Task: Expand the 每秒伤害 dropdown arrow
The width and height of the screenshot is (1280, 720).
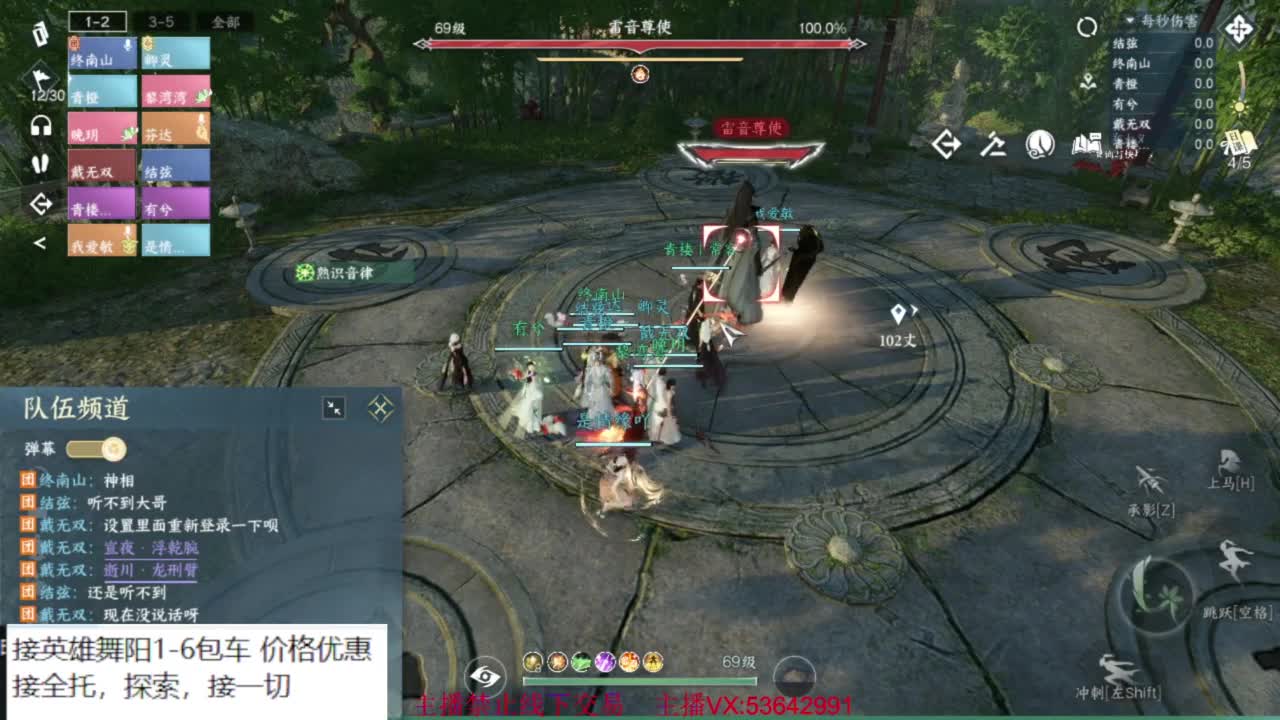Action: tap(1130, 22)
